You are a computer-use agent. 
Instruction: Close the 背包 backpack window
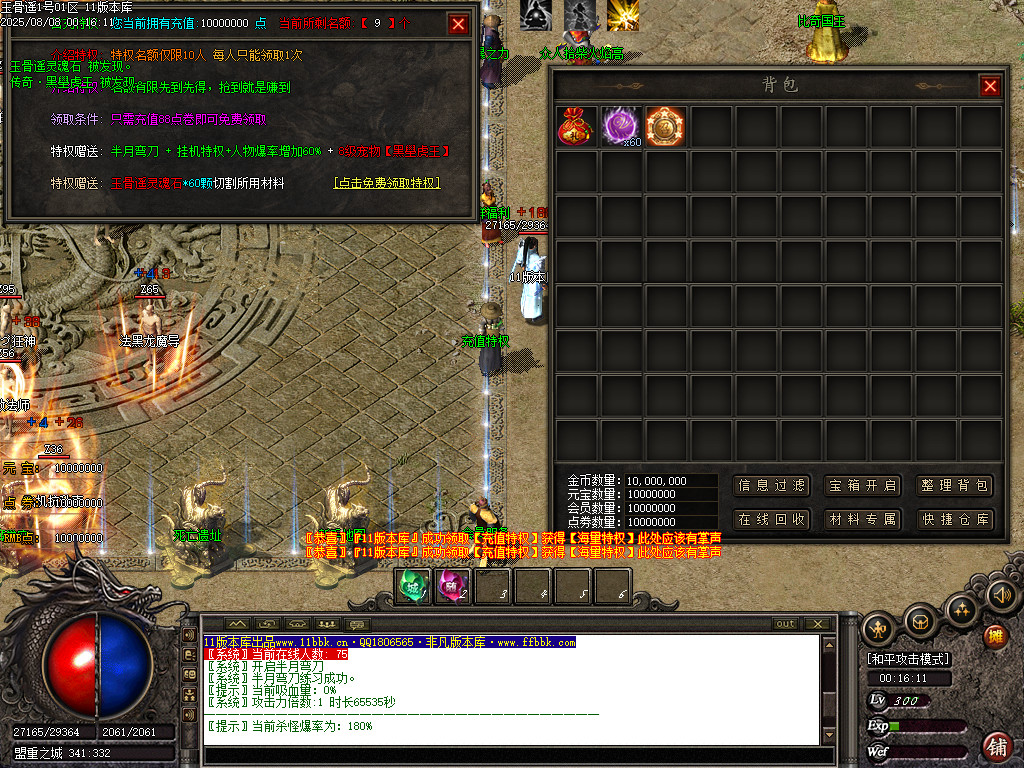tap(990, 87)
